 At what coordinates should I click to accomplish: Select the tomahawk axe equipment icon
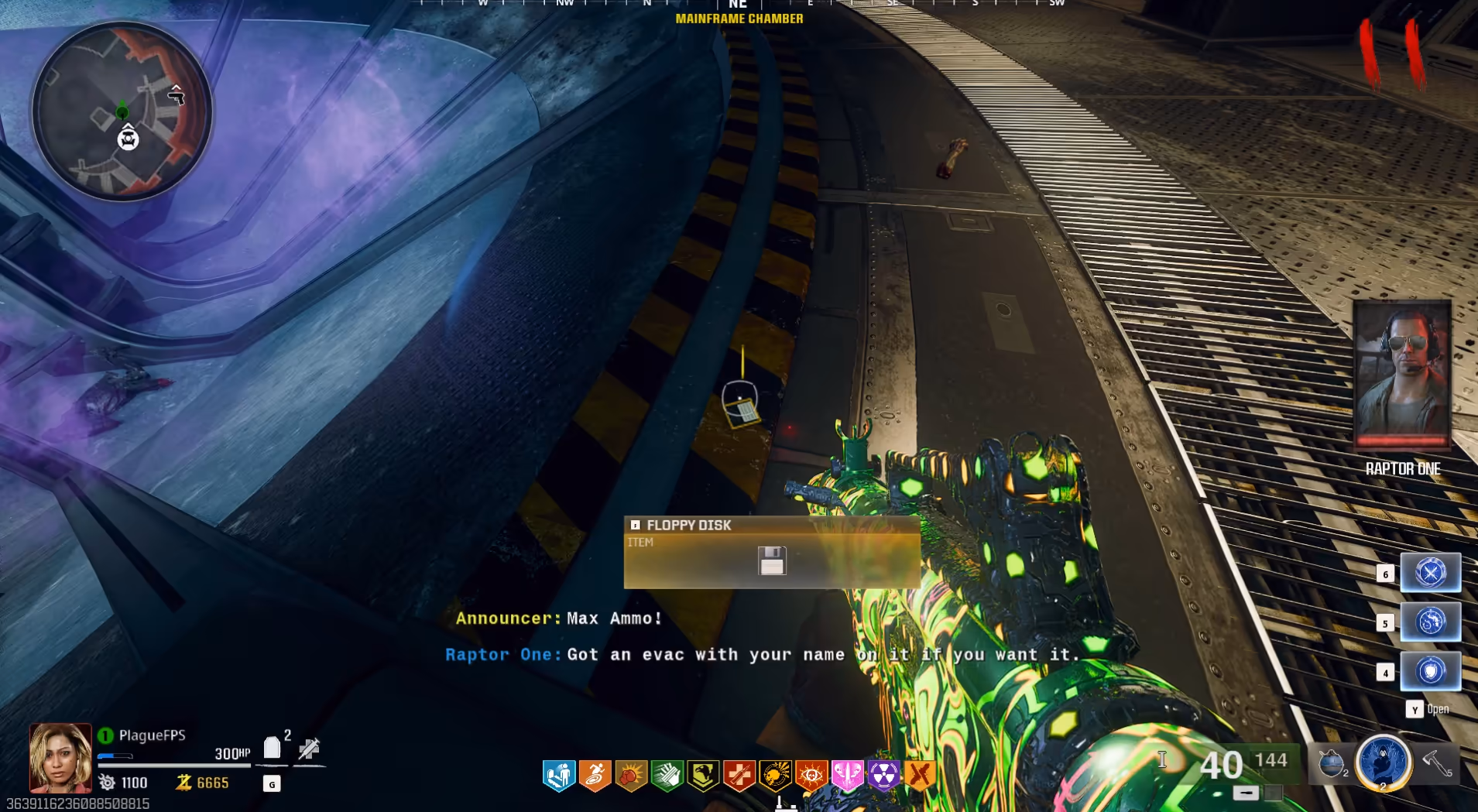coord(1438,763)
